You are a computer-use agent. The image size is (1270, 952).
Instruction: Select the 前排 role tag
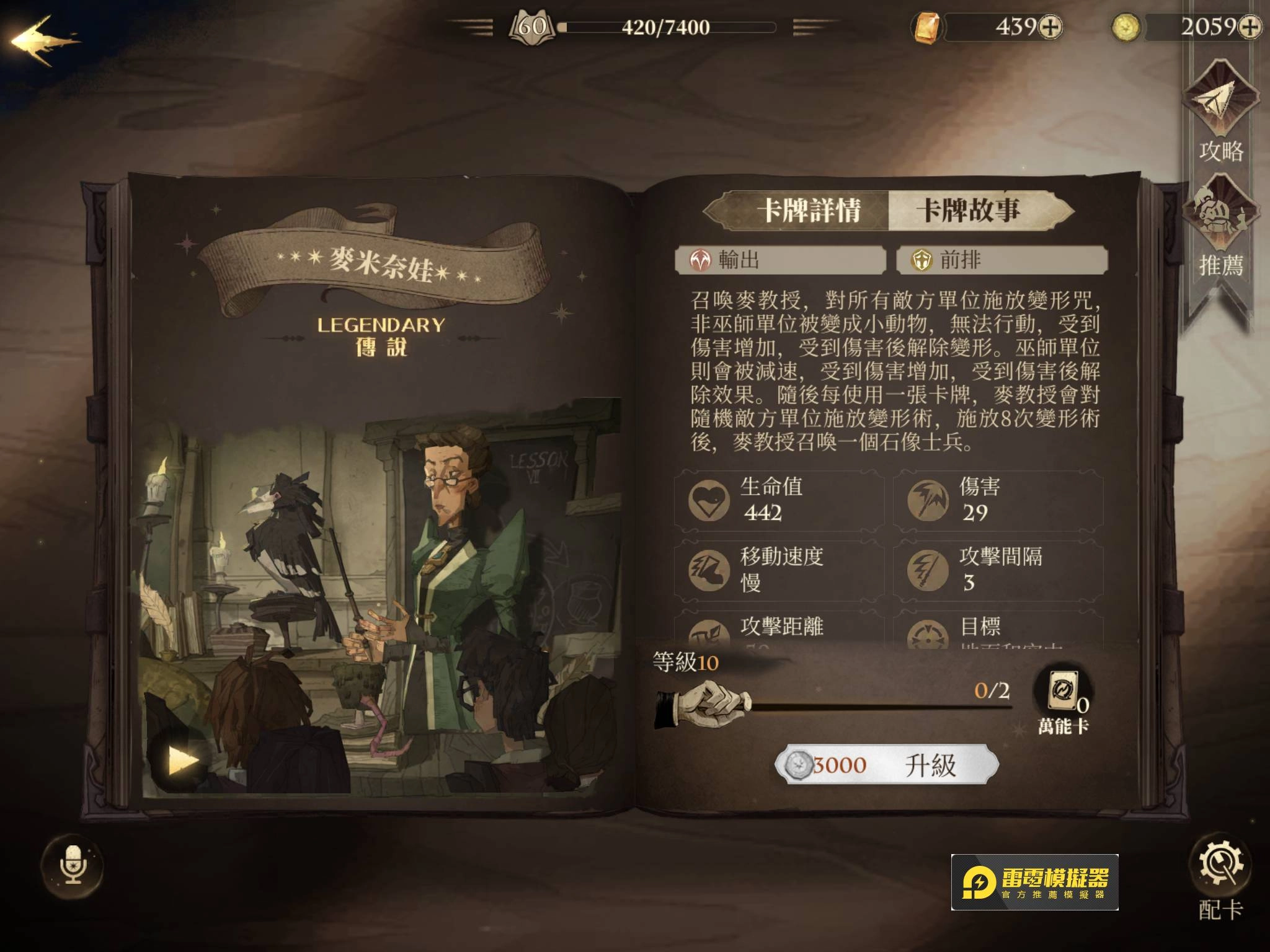[x=1001, y=260]
